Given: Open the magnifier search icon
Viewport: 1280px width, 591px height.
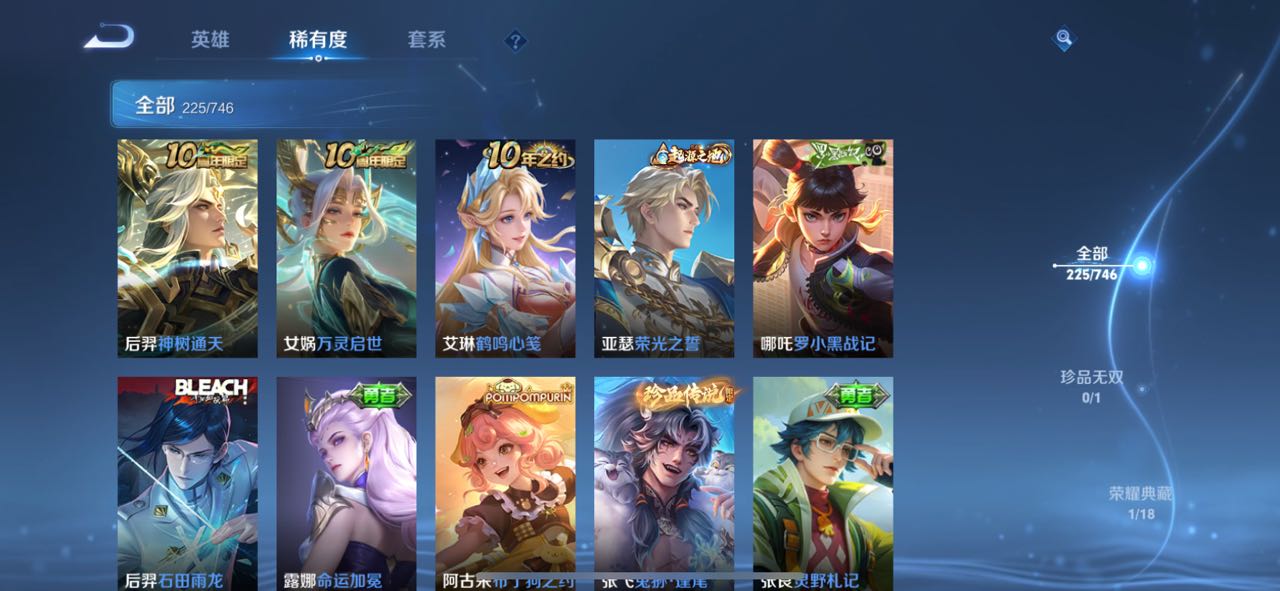Looking at the screenshot, I should (x=1064, y=39).
